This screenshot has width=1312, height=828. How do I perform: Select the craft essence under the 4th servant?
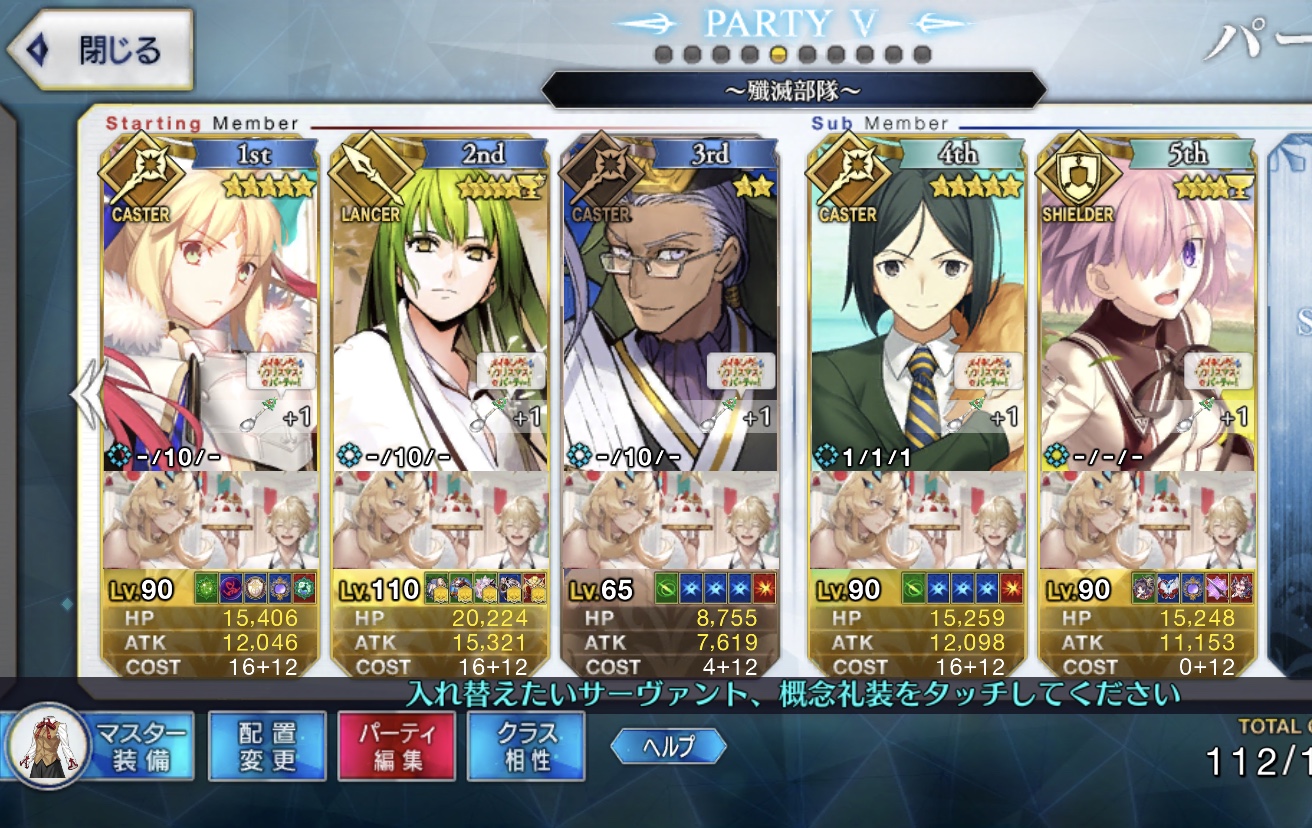coord(917,521)
